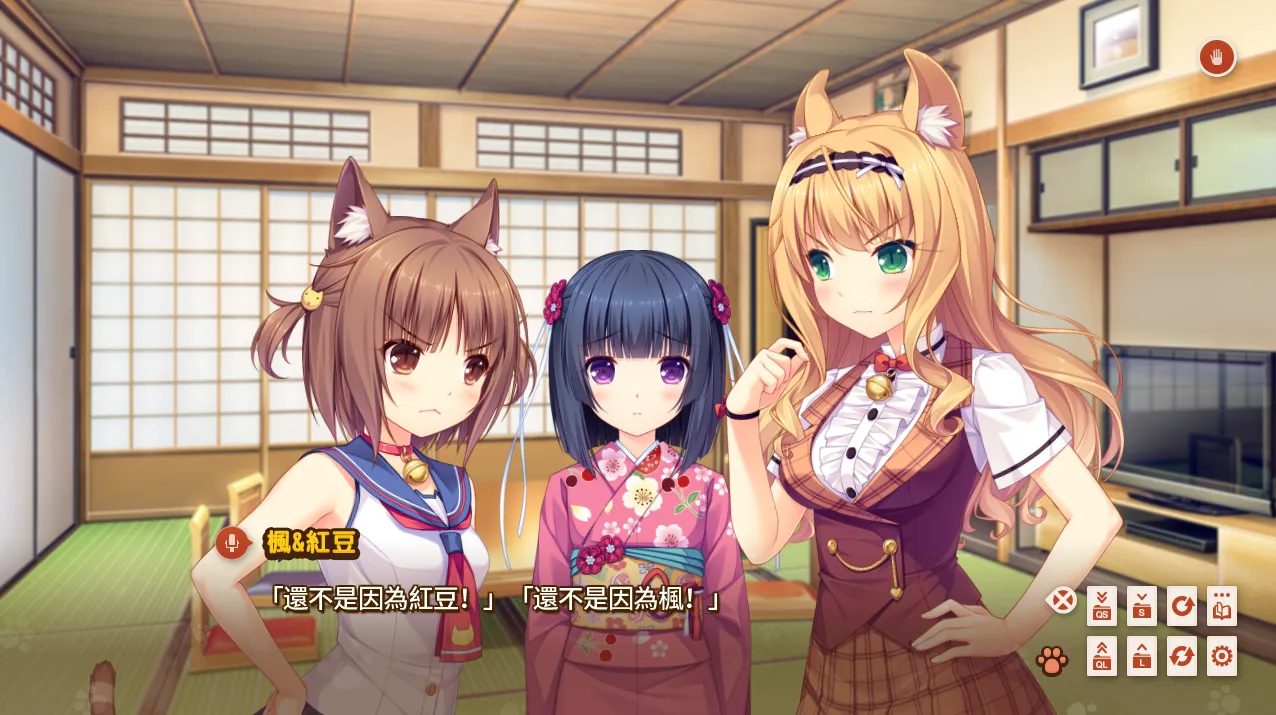
Task: Open the save menu with the S folder
Action: 1142,606
